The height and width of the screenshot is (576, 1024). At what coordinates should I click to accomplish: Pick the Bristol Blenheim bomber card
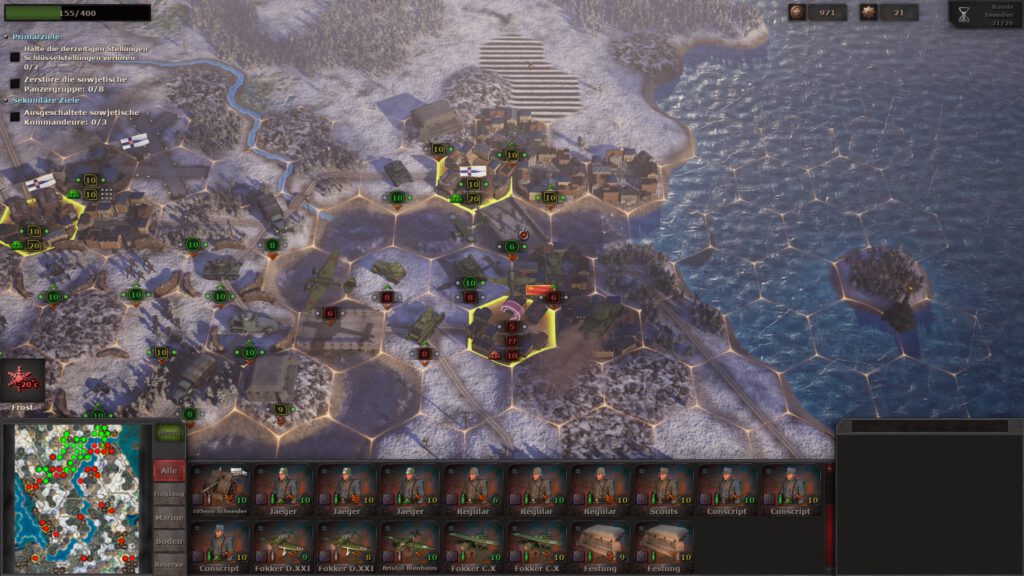410,546
